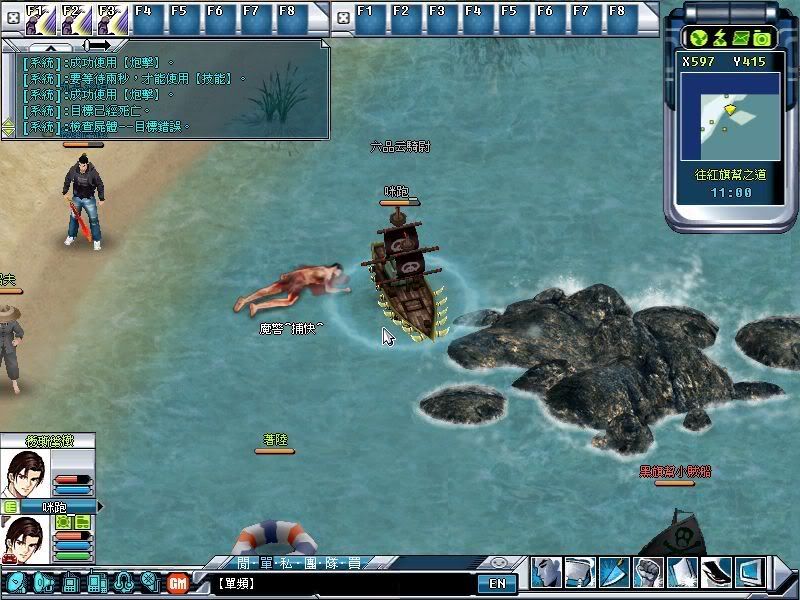Screen dimensions: 800x600
Task: Open the boot icon in bottom bar
Action: coord(717,572)
